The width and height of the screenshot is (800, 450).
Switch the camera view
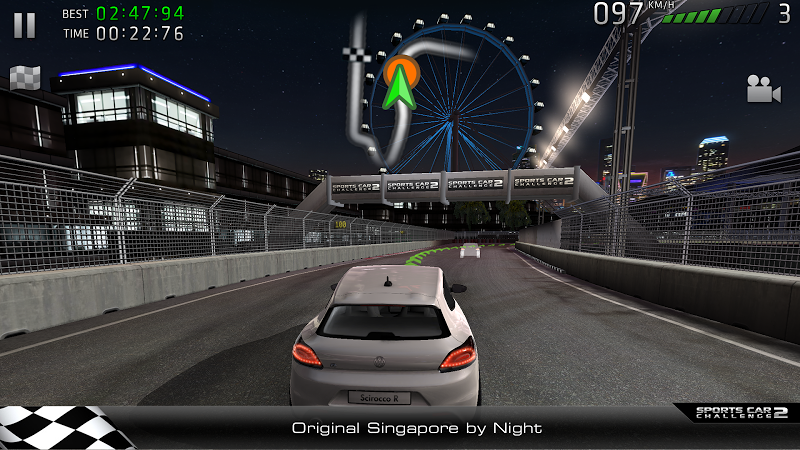[x=763, y=90]
